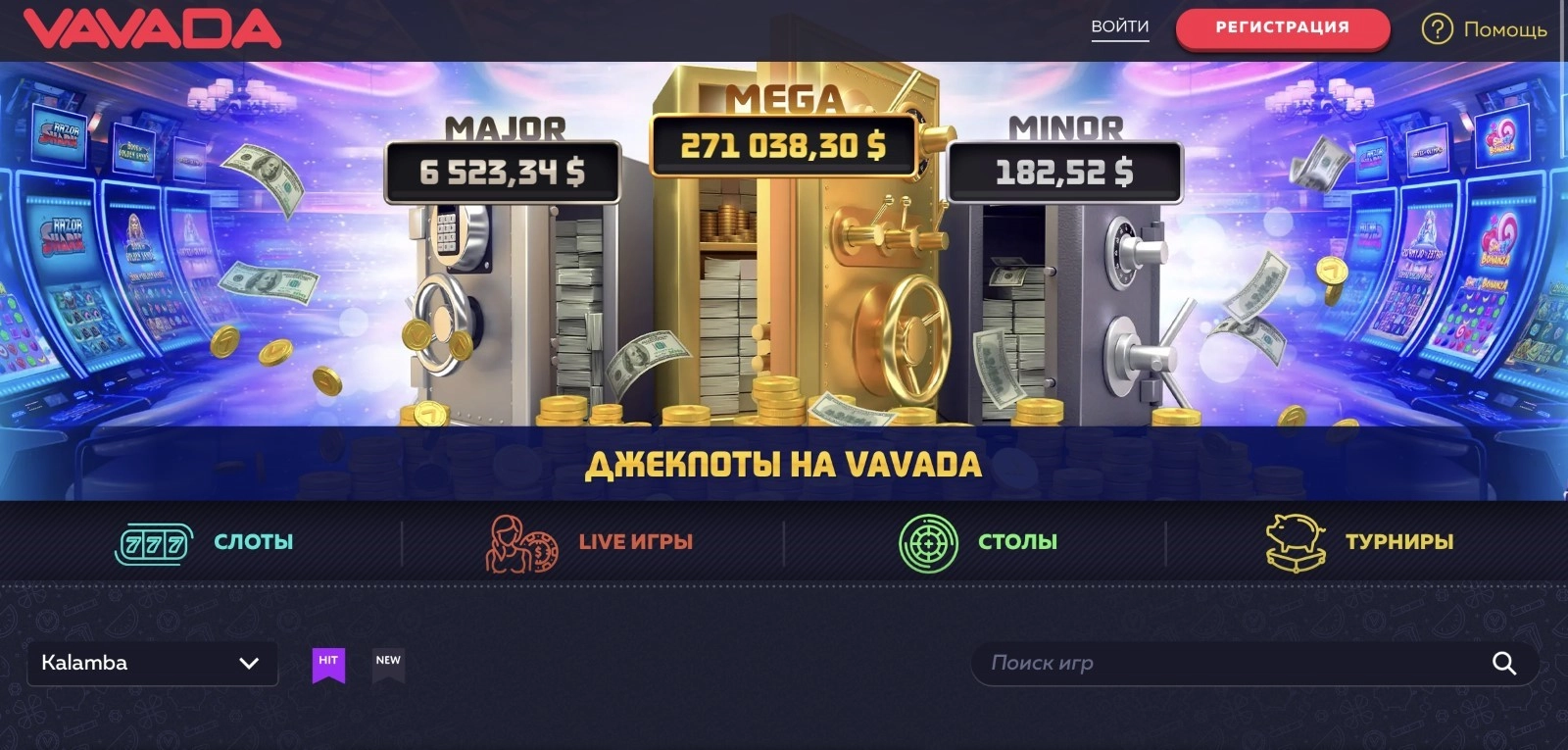
Task: Open the ТУРНИРЫ section
Action: point(1399,540)
